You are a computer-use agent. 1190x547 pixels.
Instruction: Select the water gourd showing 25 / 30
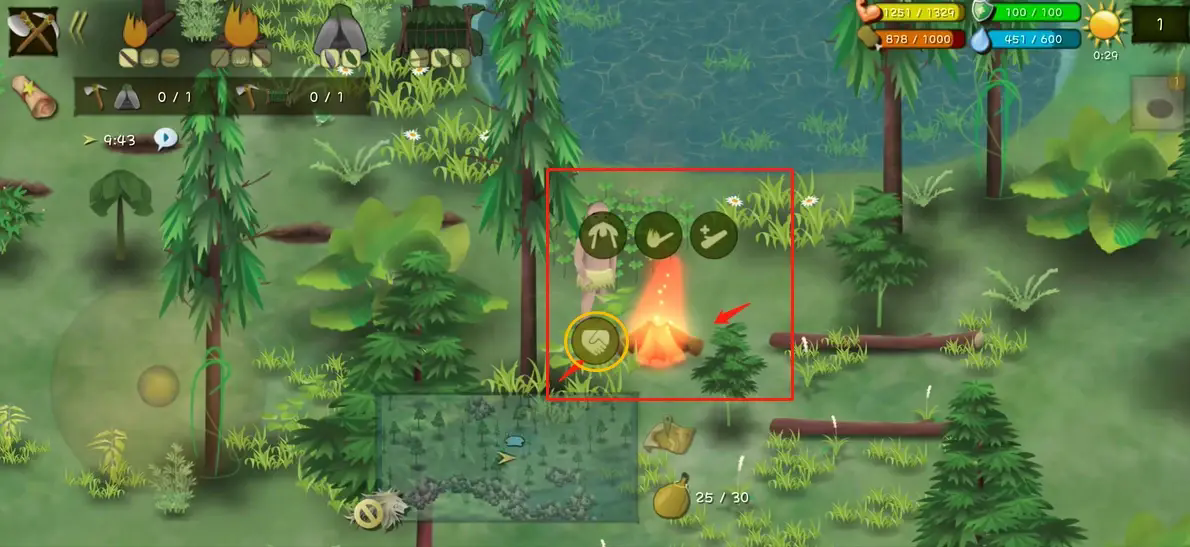tap(671, 498)
